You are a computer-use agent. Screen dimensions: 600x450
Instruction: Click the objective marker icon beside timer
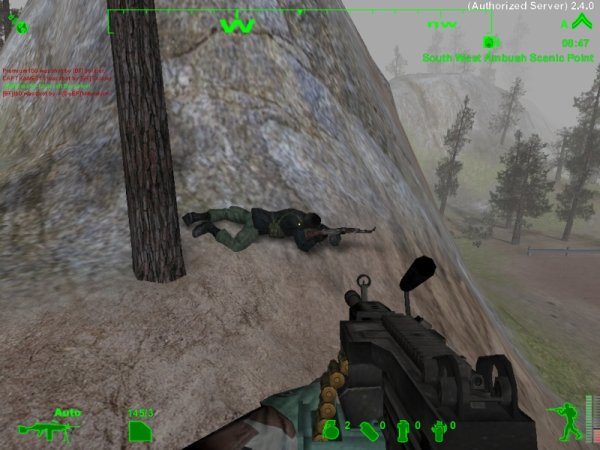(x=491, y=42)
